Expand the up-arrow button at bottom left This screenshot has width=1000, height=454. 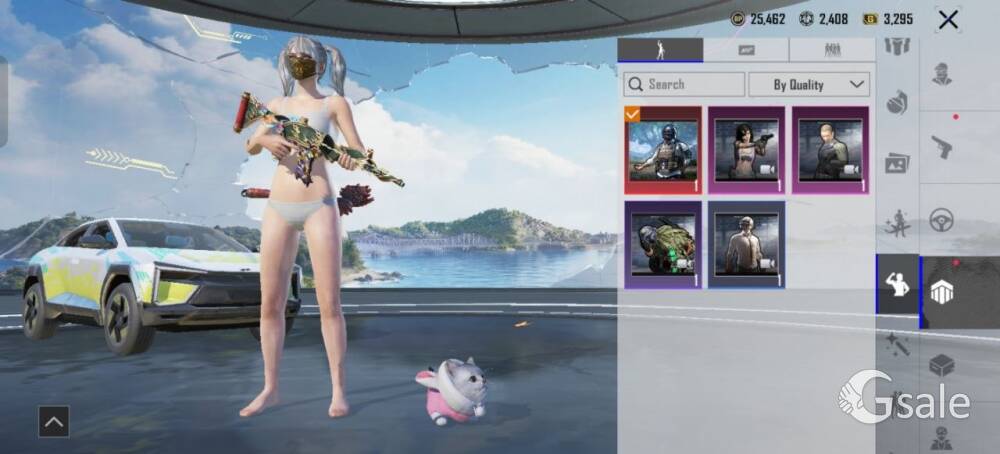54,422
